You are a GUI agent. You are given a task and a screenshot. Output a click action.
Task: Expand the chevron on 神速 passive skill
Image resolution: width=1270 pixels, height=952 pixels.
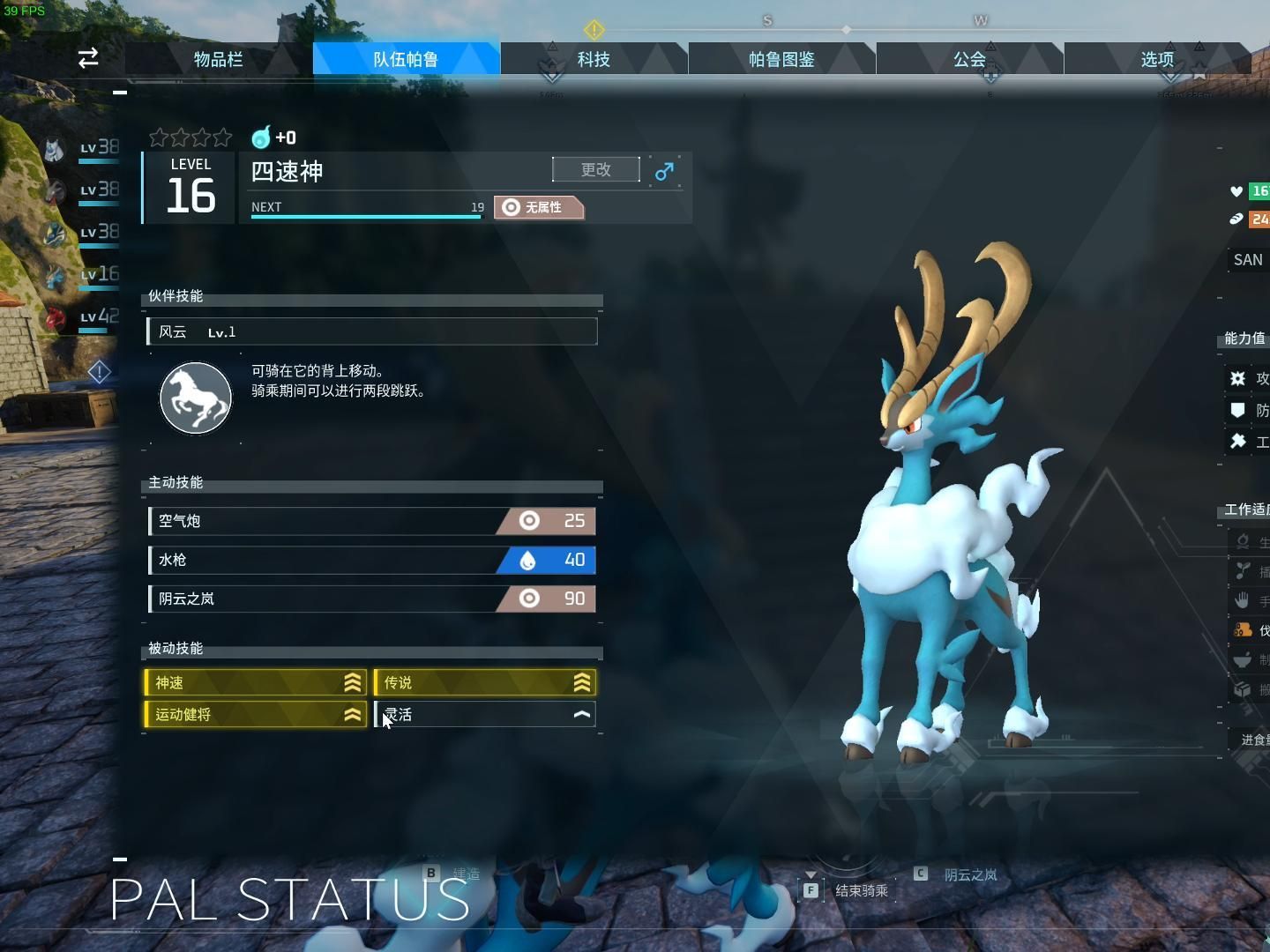pyautogui.click(x=352, y=681)
